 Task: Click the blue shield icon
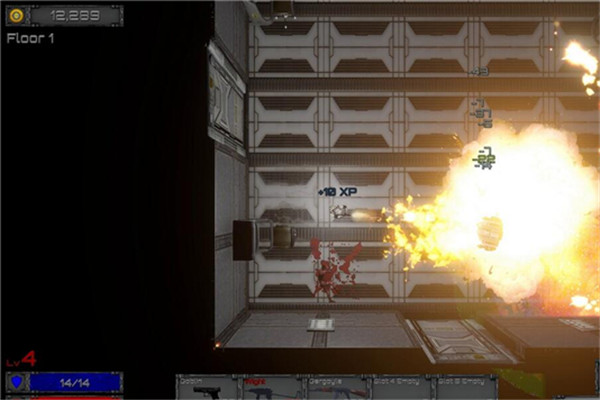coord(16,382)
